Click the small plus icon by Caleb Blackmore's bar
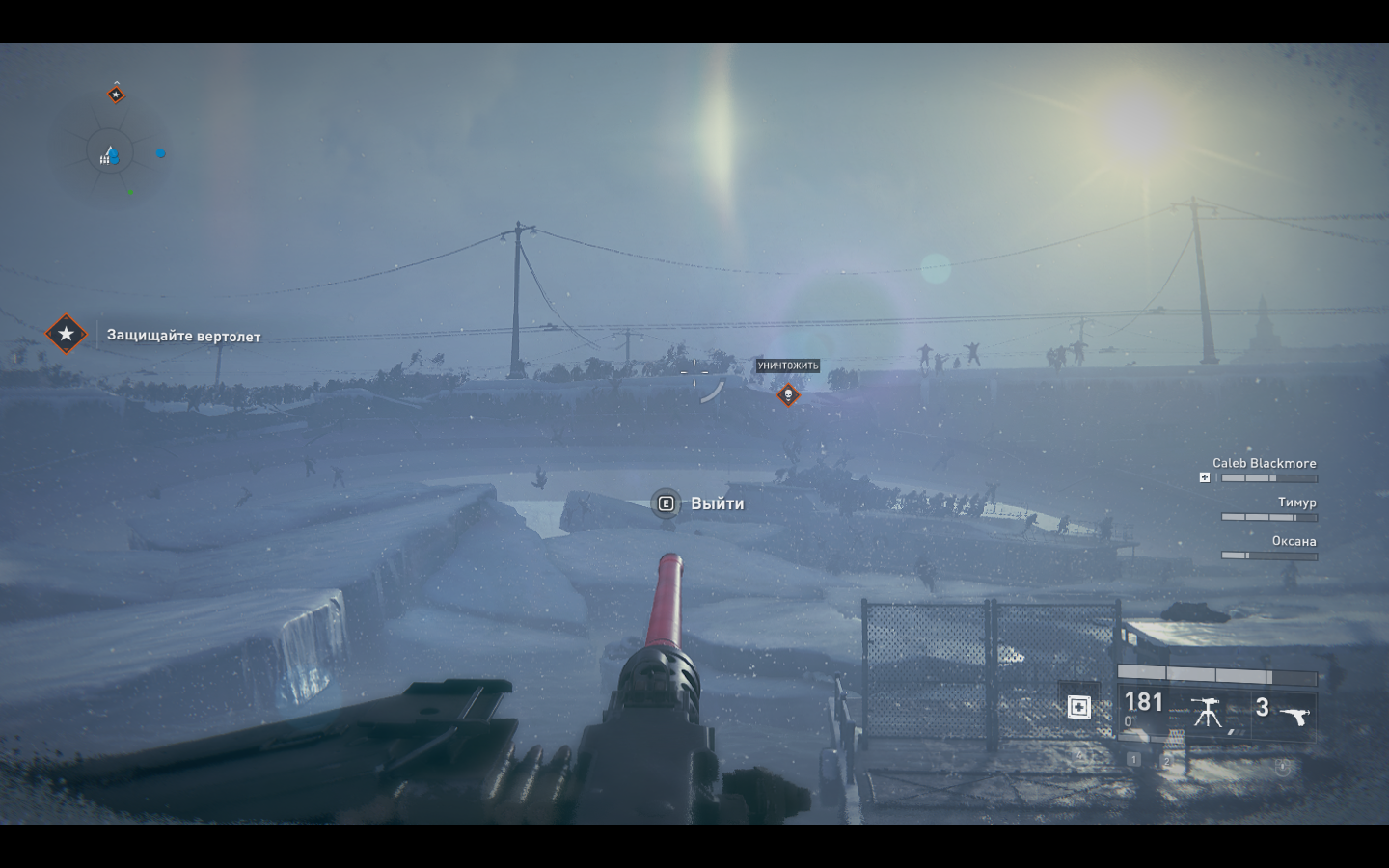The height and width of the screenshot is (868, 1389). click(1205, 476)
